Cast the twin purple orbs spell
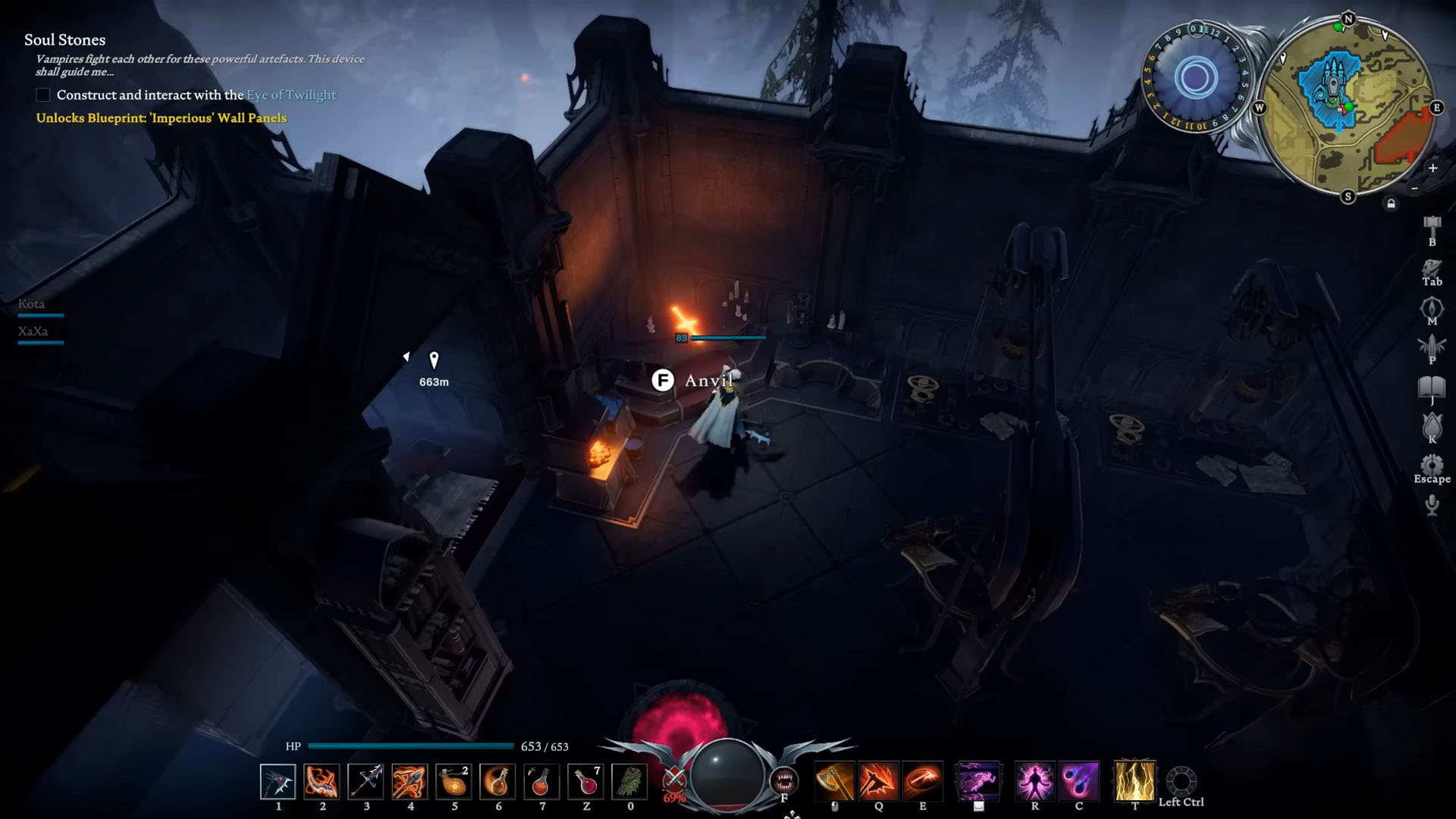 (1079, 782)
